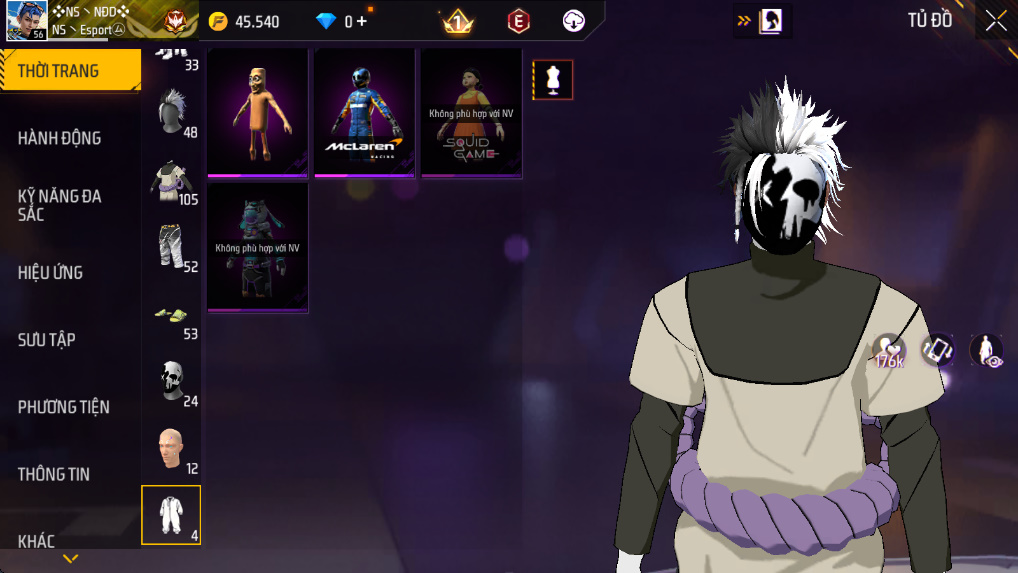Switch to the tops tab showing 105
The image size is (1018, 573).
pos(171,180)
